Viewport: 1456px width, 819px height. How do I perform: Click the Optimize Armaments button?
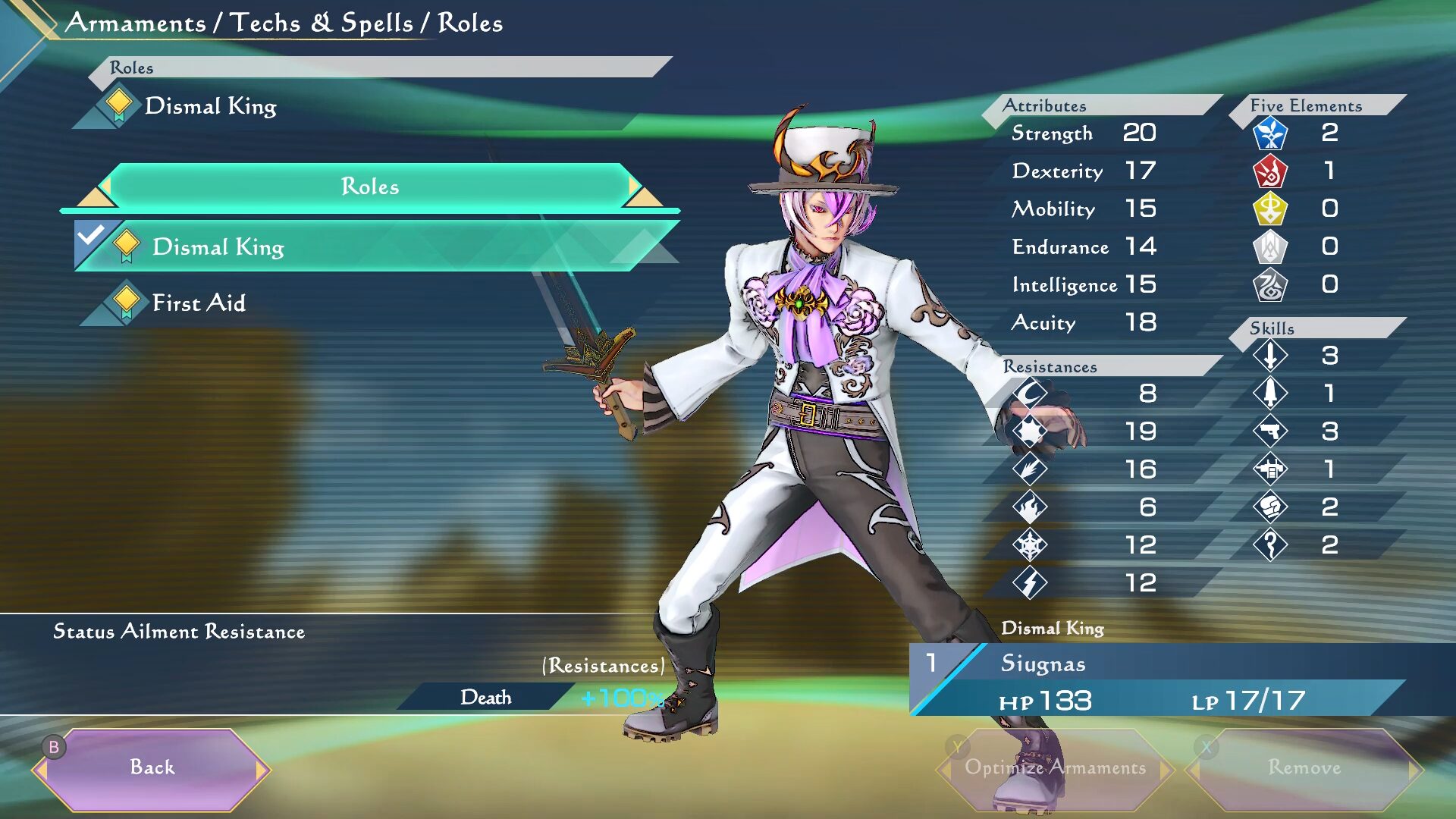pyautogui.click(x=1054, y=768)
